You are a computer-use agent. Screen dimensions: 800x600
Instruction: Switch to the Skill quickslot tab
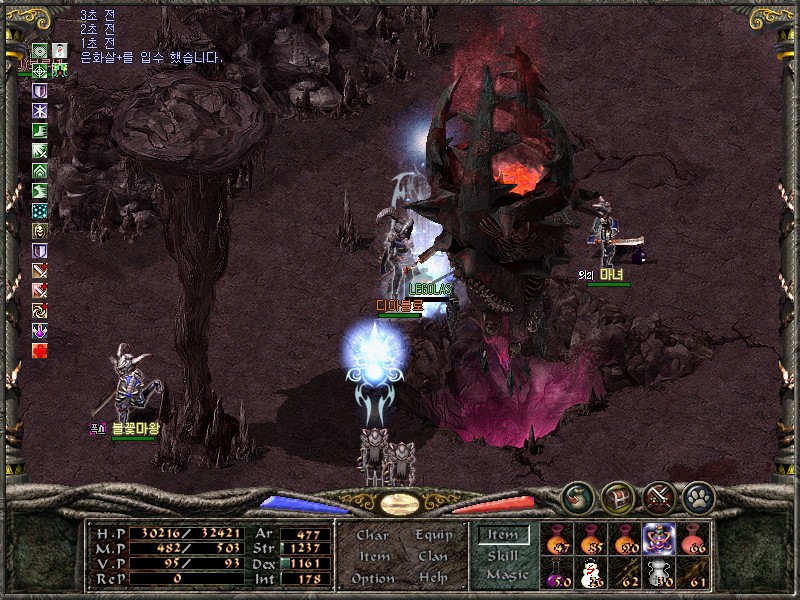(x=503, y=556)
